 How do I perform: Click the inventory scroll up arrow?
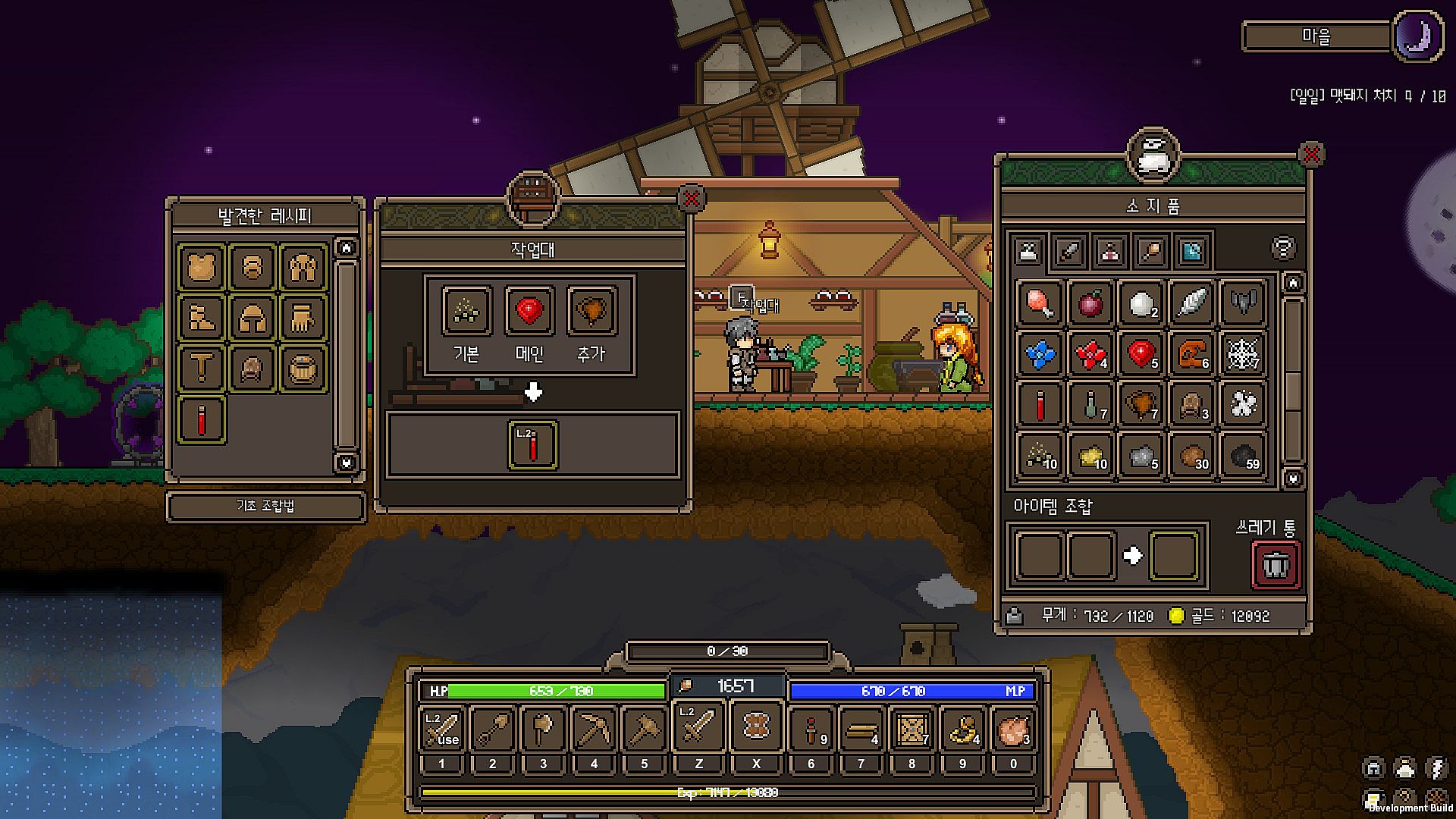click(x=1293, y=284)
